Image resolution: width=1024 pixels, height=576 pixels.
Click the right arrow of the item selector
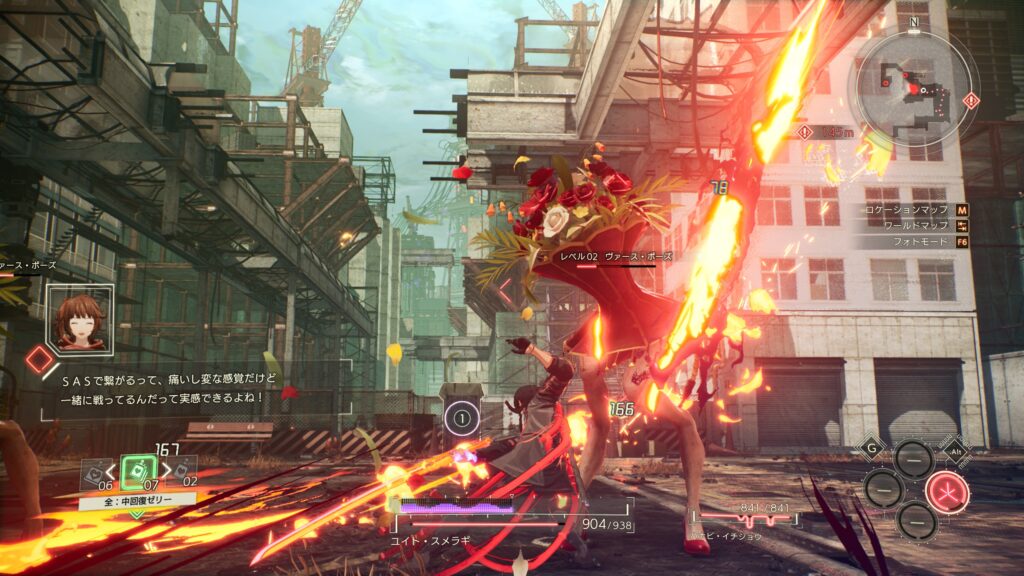[166, 471]
